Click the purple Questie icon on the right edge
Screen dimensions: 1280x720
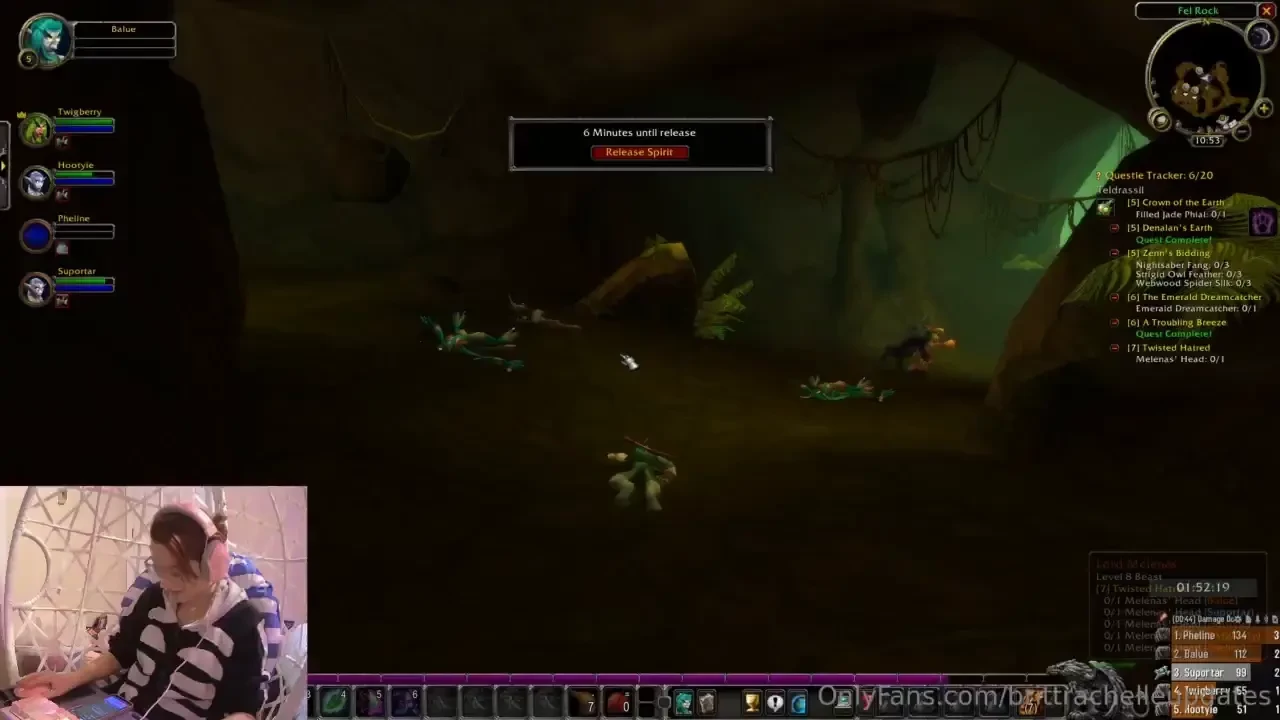[1261, 221]
